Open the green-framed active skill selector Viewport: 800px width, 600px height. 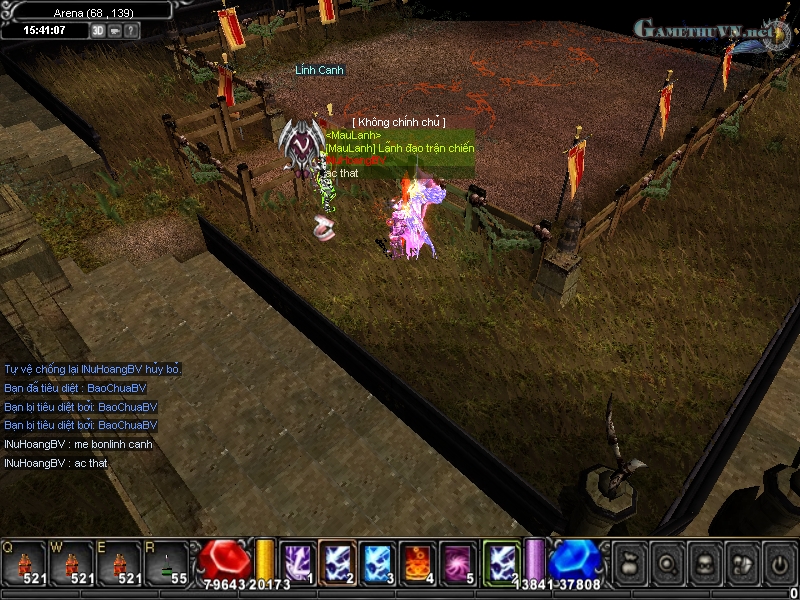[x=501, y=560]
